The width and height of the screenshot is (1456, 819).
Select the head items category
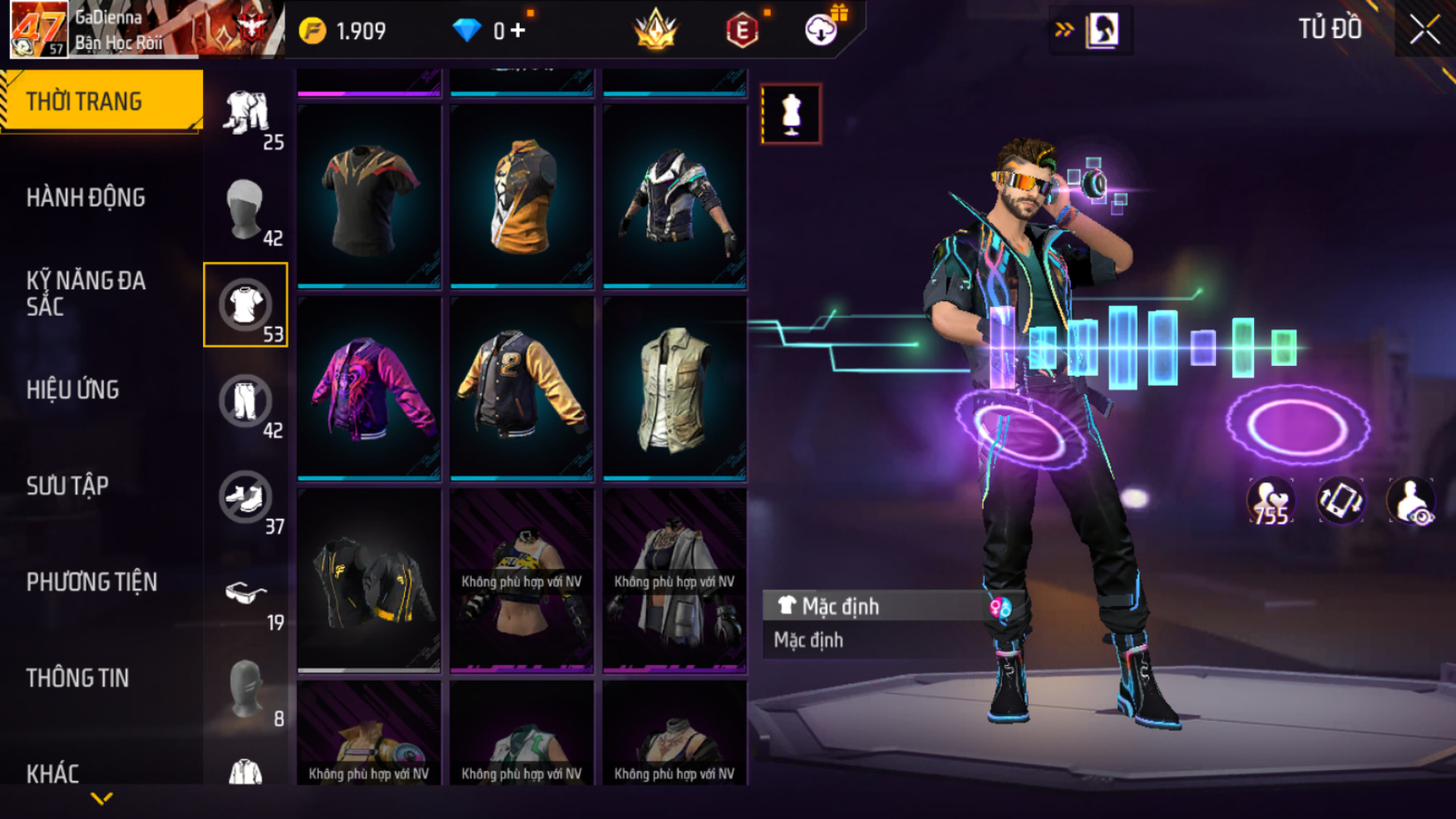point(245,210)
